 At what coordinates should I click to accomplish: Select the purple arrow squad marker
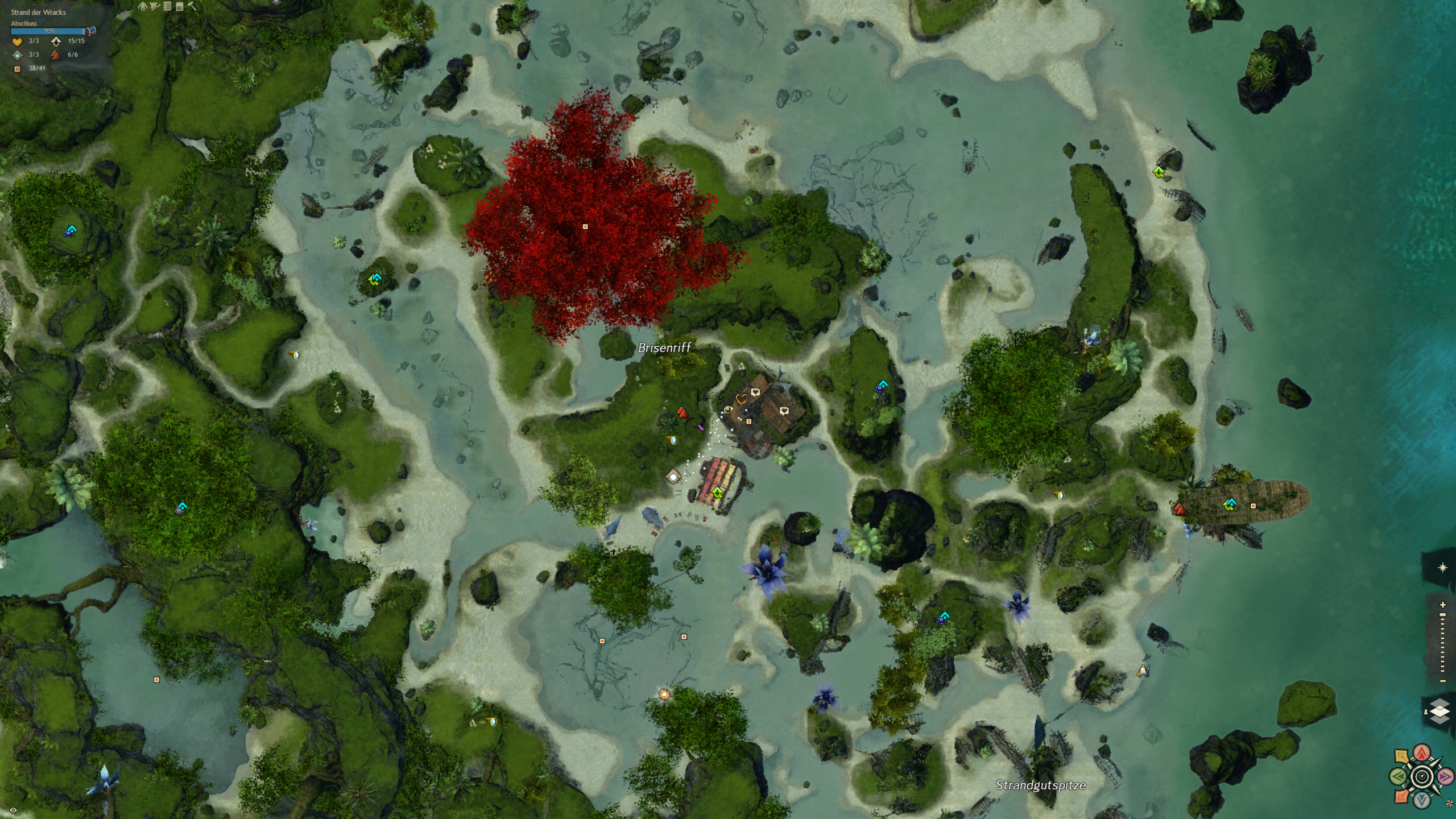pyautogui.click(x=1445, y=776)
